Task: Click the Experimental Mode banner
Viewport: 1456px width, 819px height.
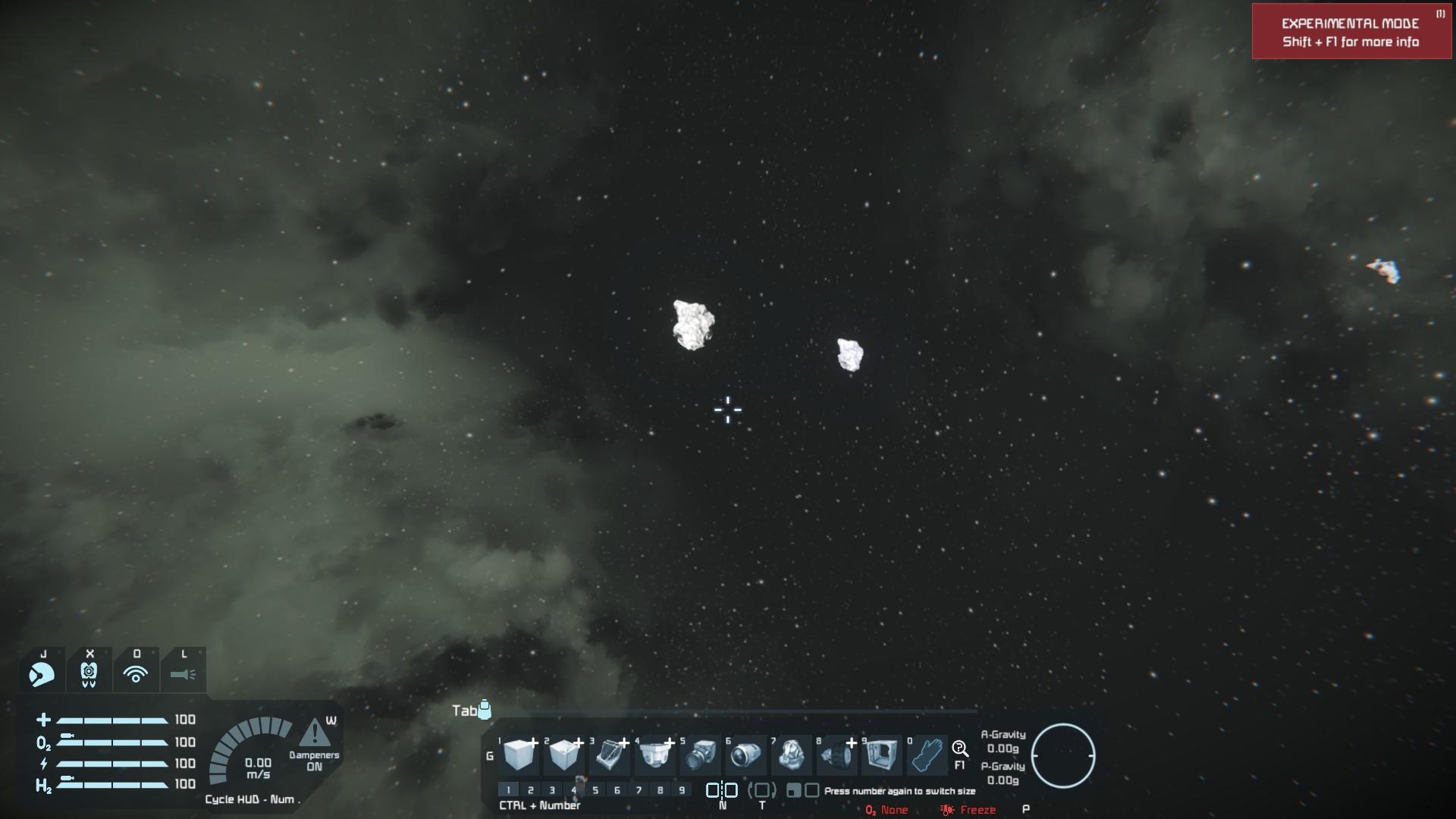Action: point(1351,32)
